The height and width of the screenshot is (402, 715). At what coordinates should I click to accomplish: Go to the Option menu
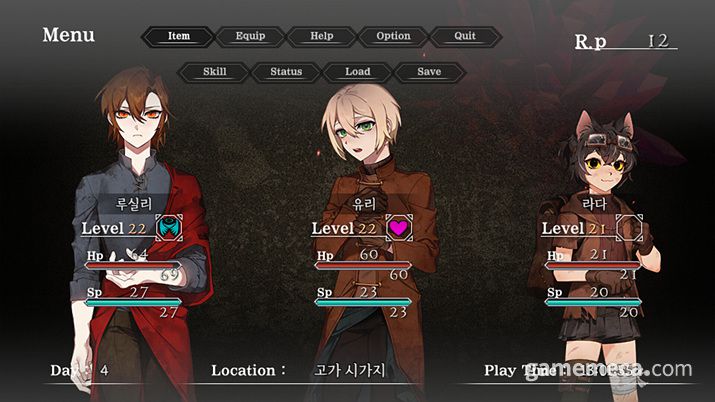393,36
